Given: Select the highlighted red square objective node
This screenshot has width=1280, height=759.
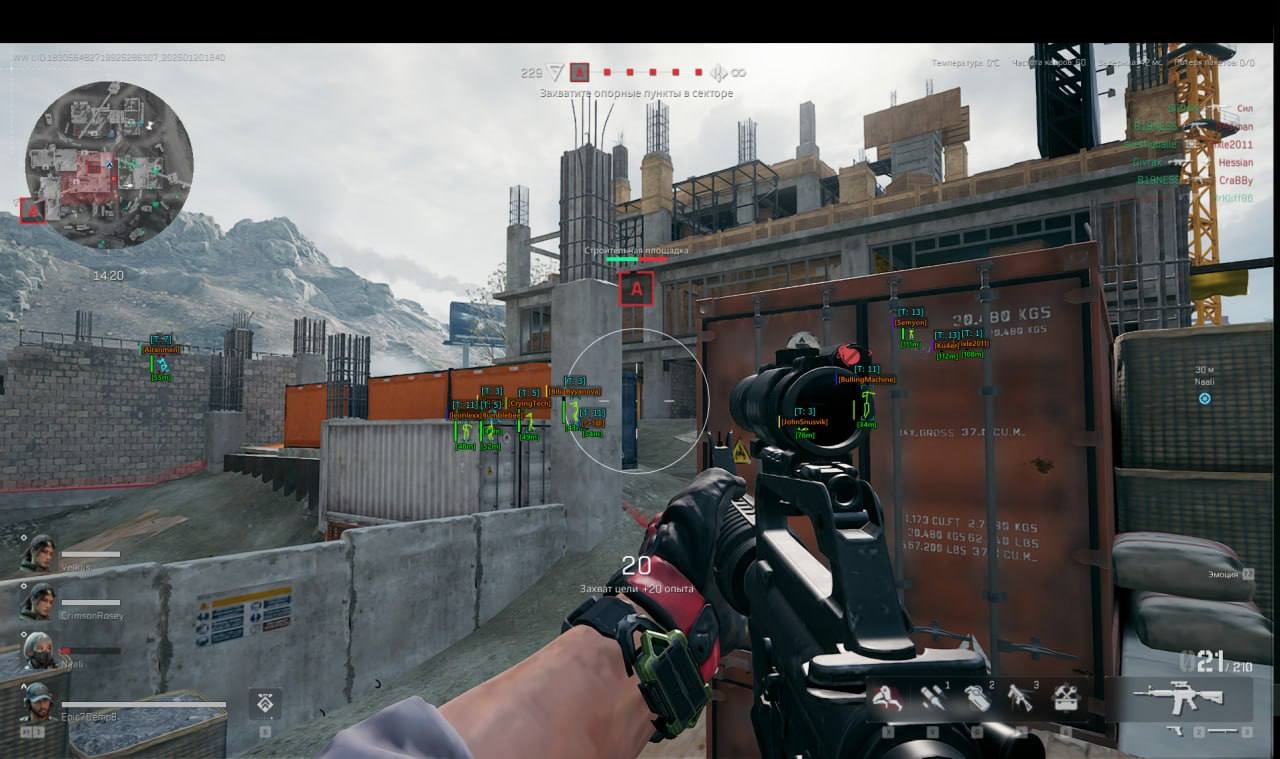Looking at the screenshot, I should pyautogui.click(x=580, y=71).
